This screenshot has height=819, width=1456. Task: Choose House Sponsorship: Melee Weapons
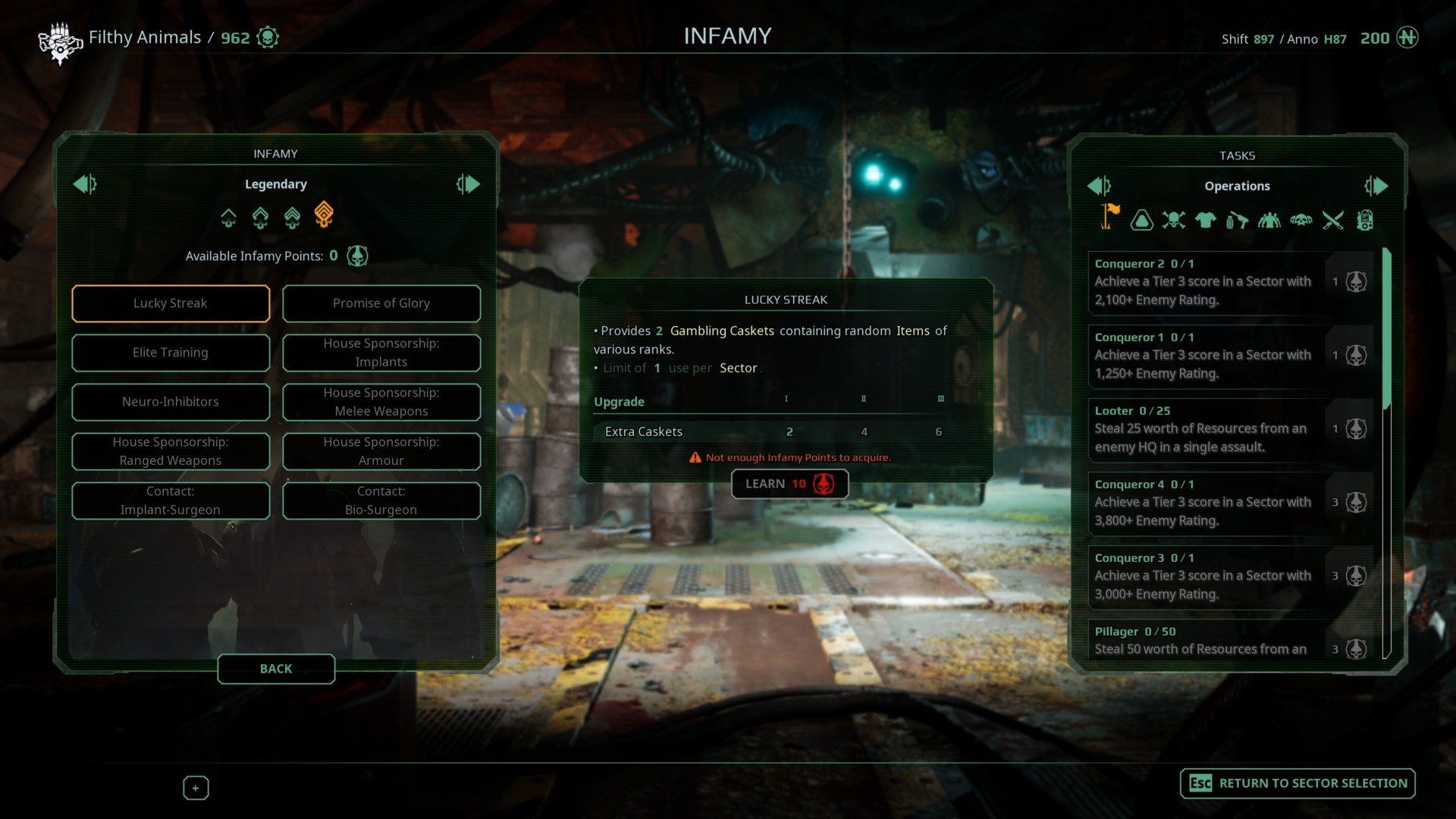[x=381, y=402]
